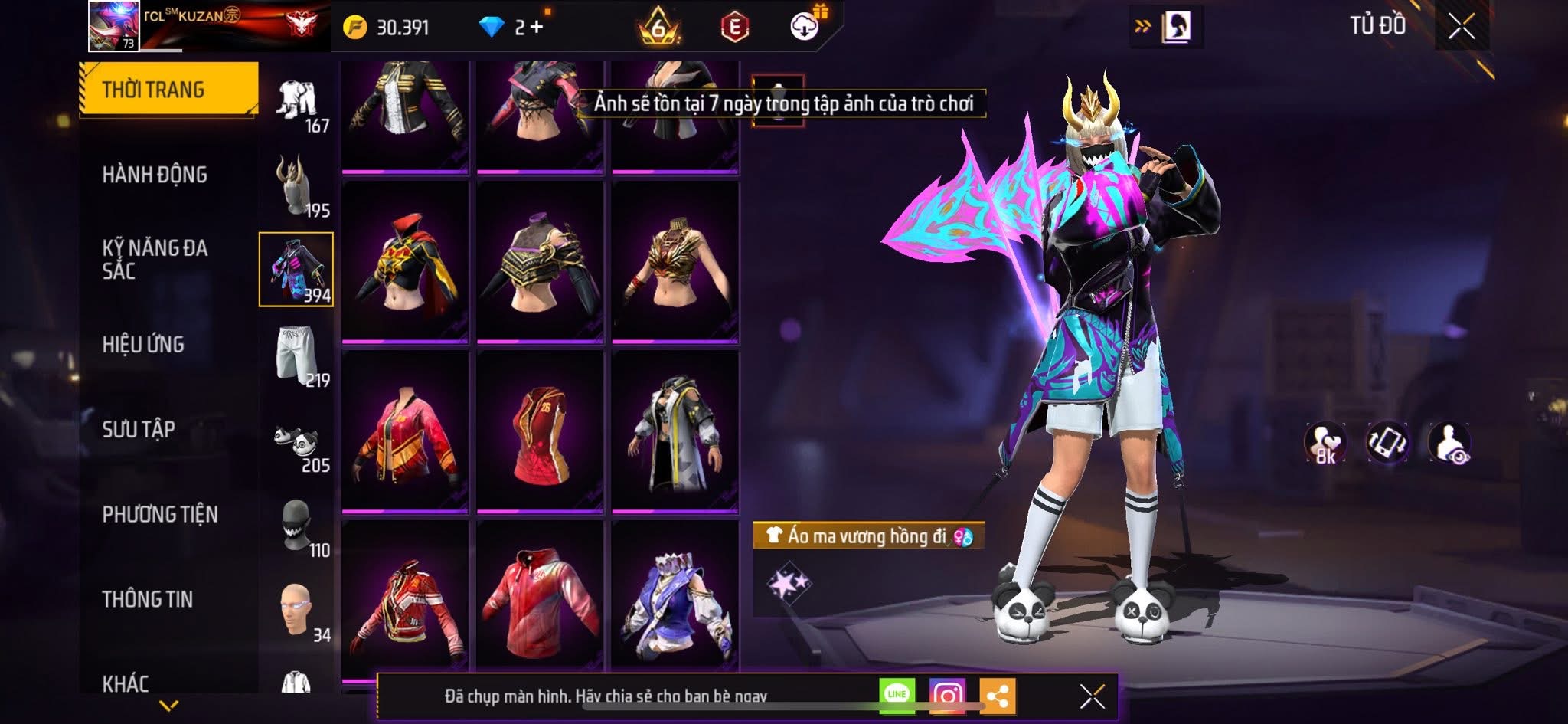1568x724 pixels.
Task: Choose the blue and white vest outfit
Action: tap(675, 601)
